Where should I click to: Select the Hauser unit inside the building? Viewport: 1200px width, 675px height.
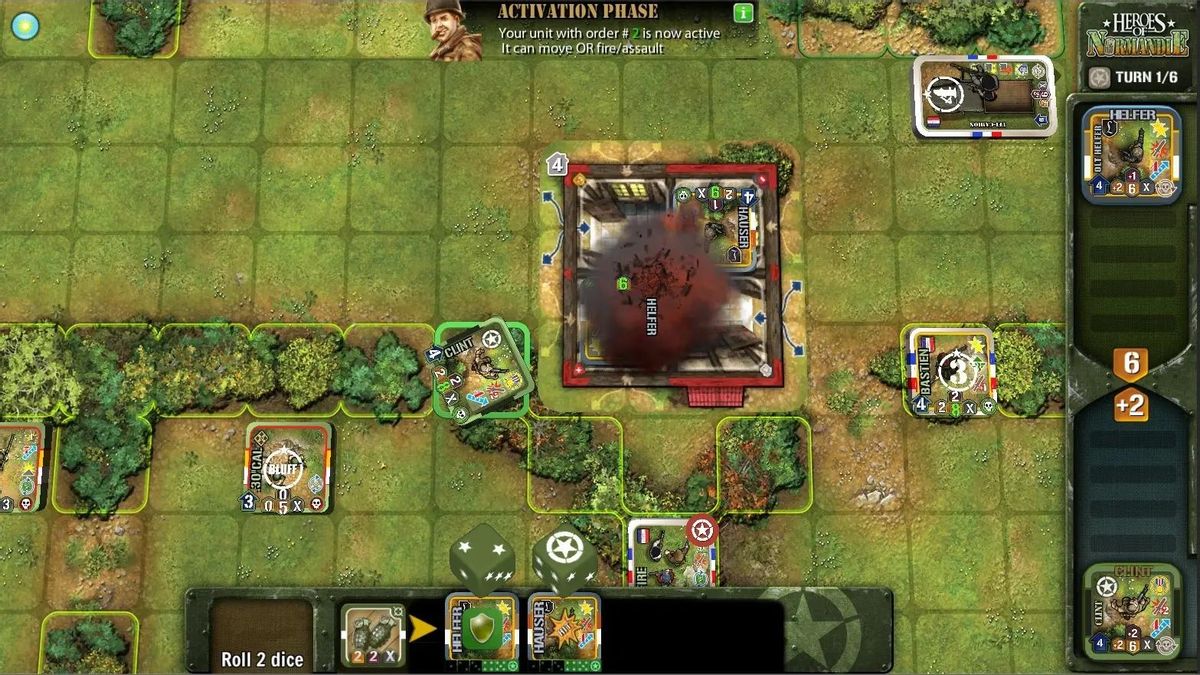point(716,221)
